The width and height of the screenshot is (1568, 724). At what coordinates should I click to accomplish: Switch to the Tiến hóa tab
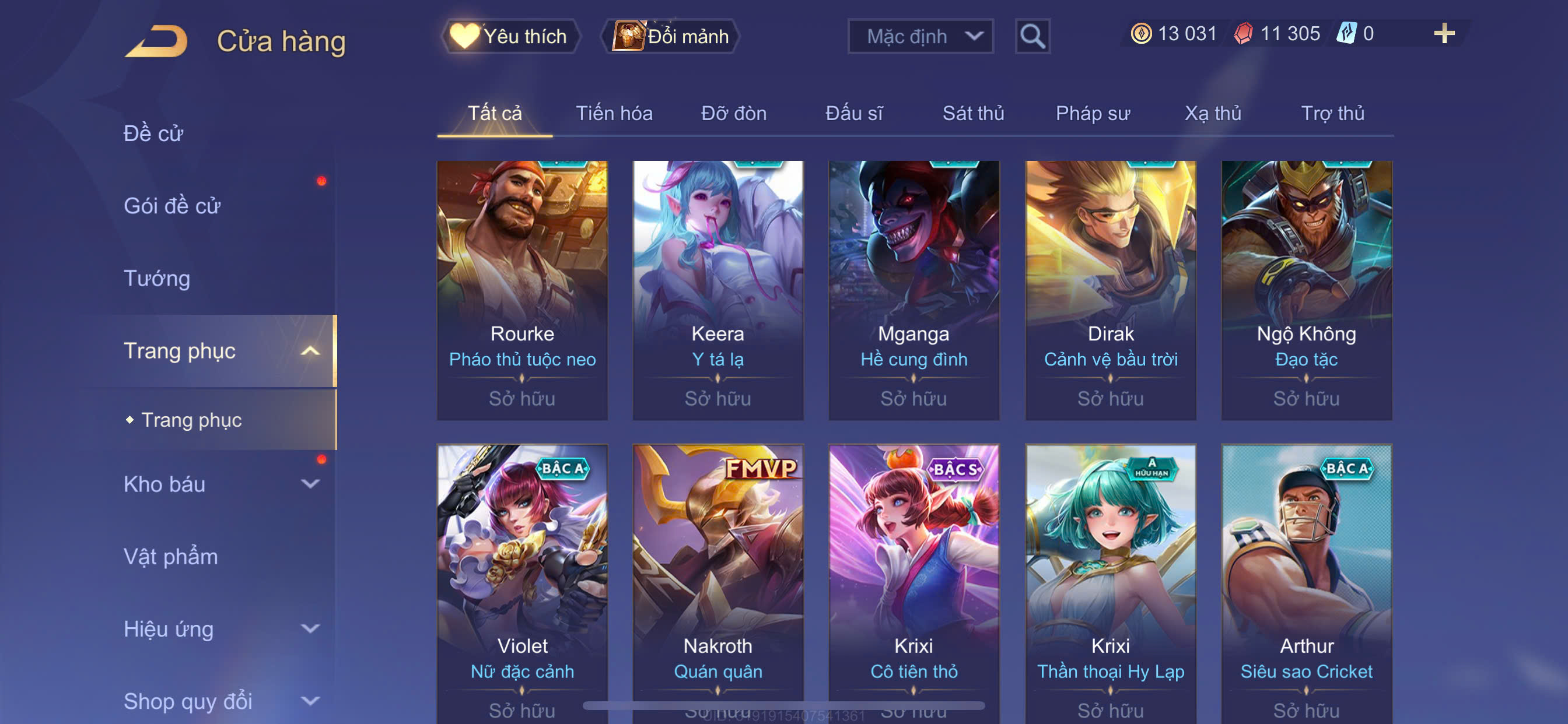click(614, 113)
